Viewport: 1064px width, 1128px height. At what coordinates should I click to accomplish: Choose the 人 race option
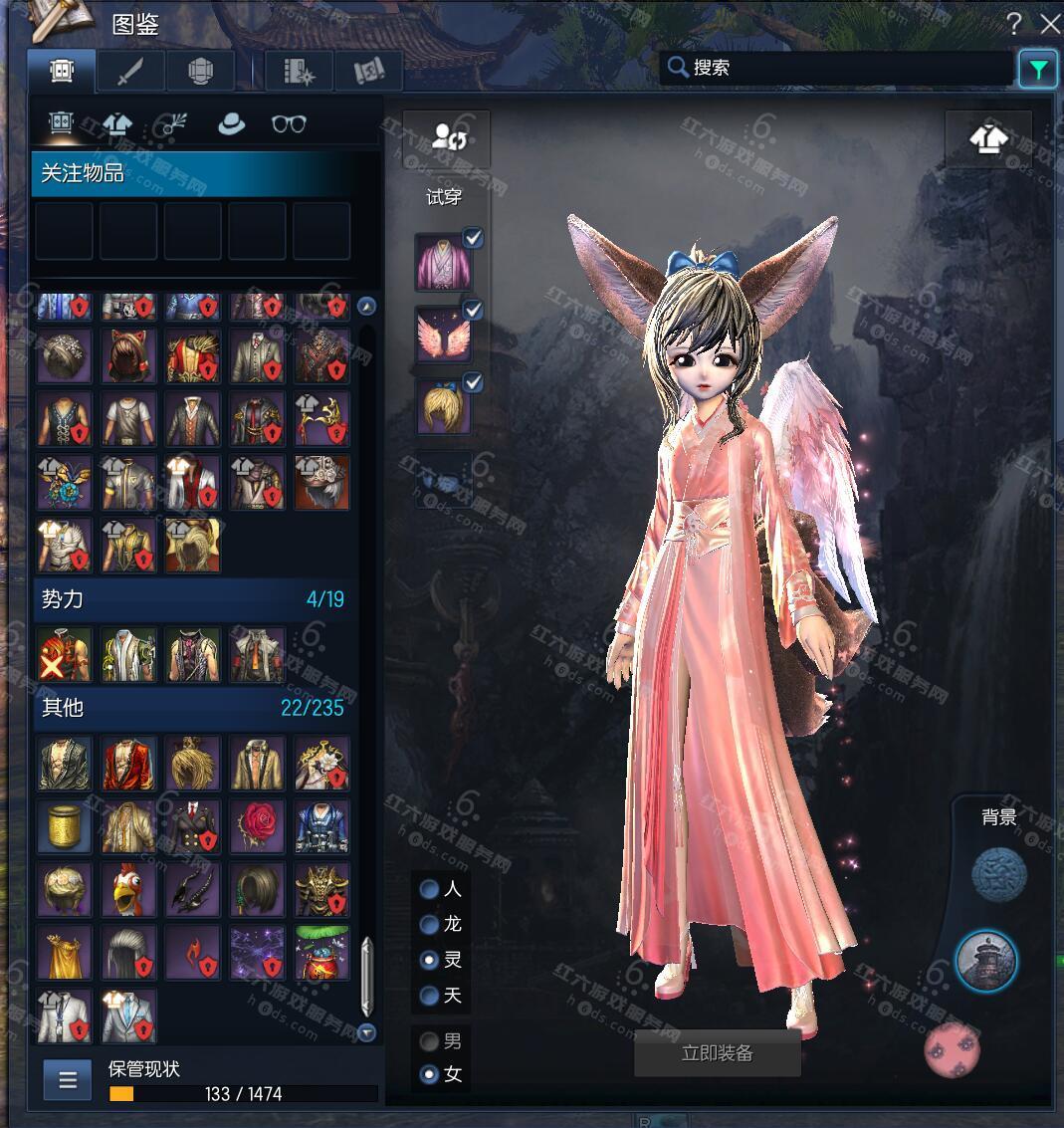click(430, 889)
